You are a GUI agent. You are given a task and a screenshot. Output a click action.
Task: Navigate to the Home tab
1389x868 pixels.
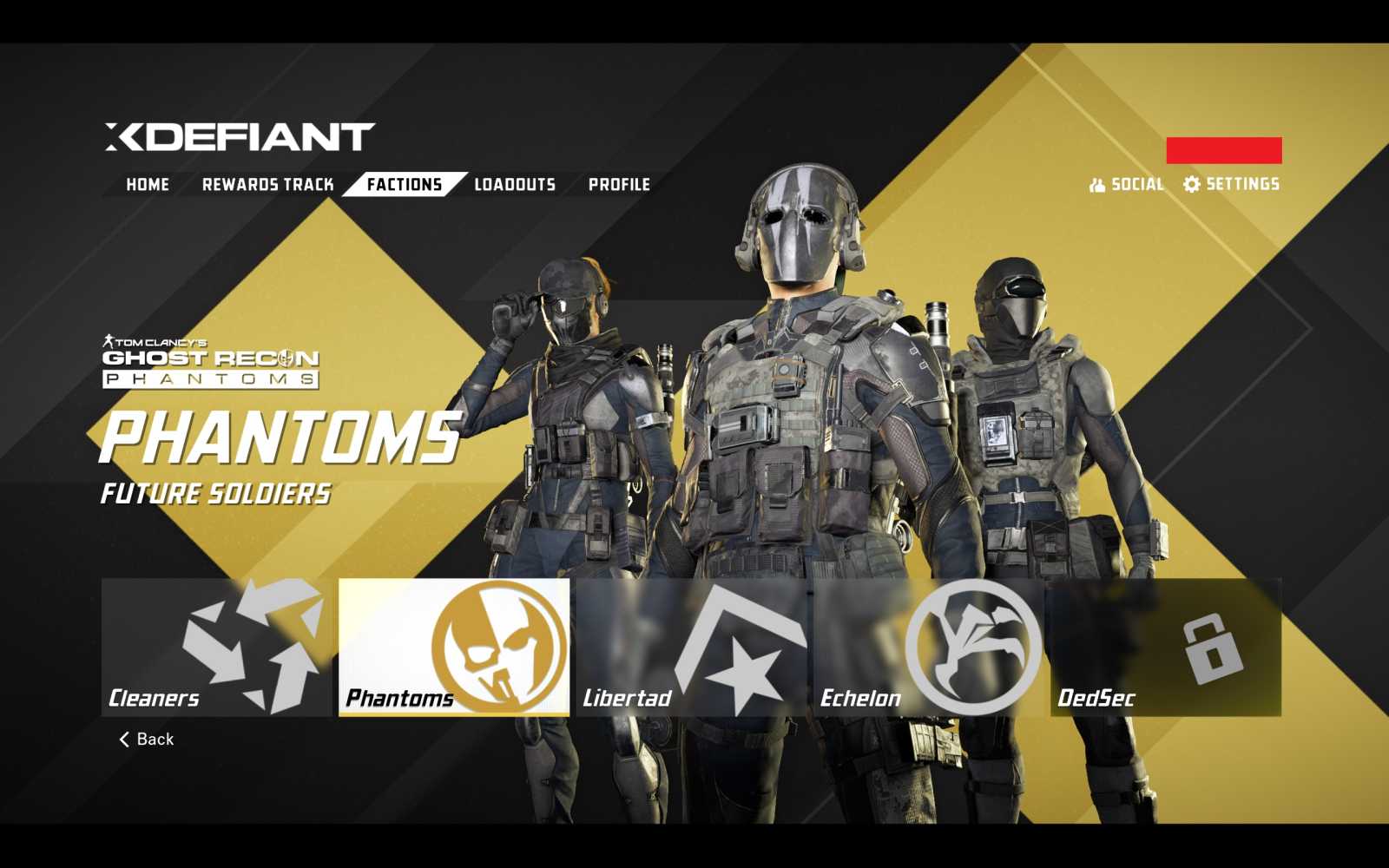point(147,184)
